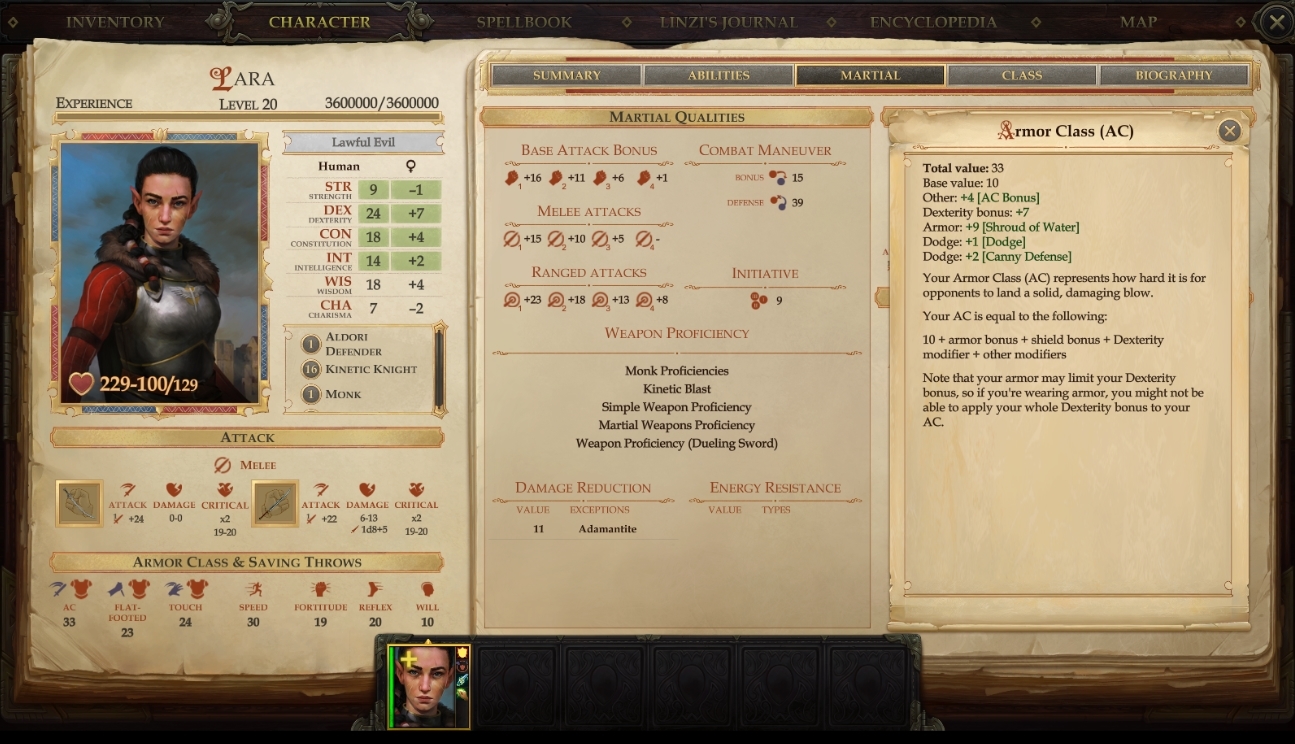This screenshot has width=1295, height=744.
Task: Click the first ranged attack pistol icon
Action: click(512, 299)
